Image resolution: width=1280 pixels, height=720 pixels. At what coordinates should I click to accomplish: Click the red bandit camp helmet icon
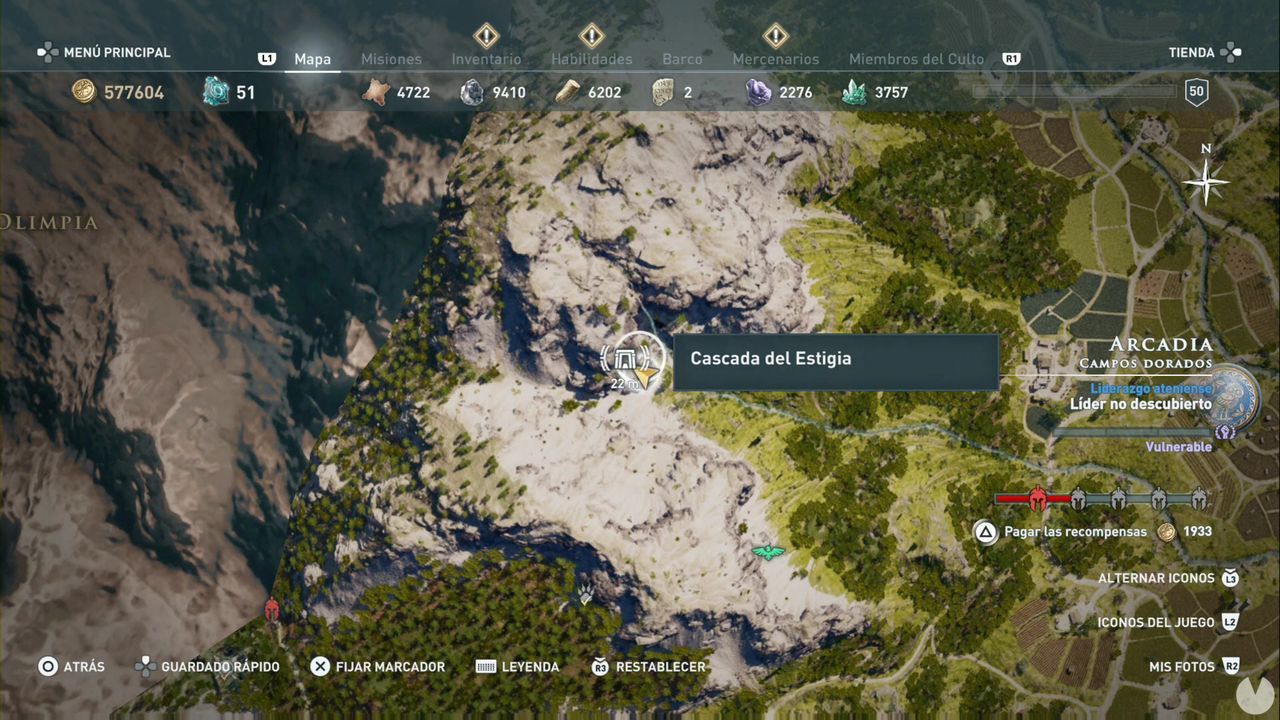[x=272, y=608]
